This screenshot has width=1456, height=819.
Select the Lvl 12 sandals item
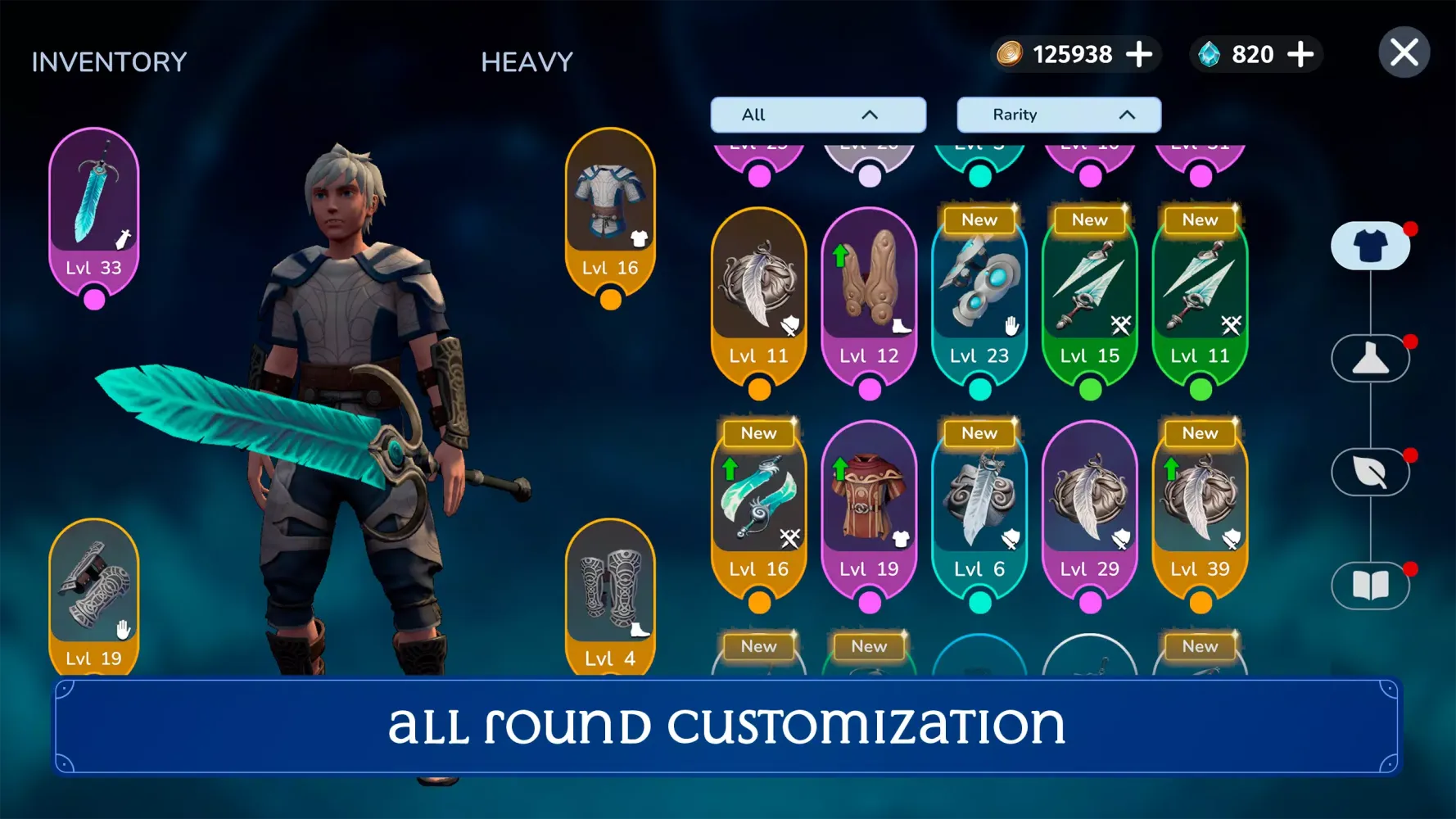pyautogui.click(x=869, y=303)
